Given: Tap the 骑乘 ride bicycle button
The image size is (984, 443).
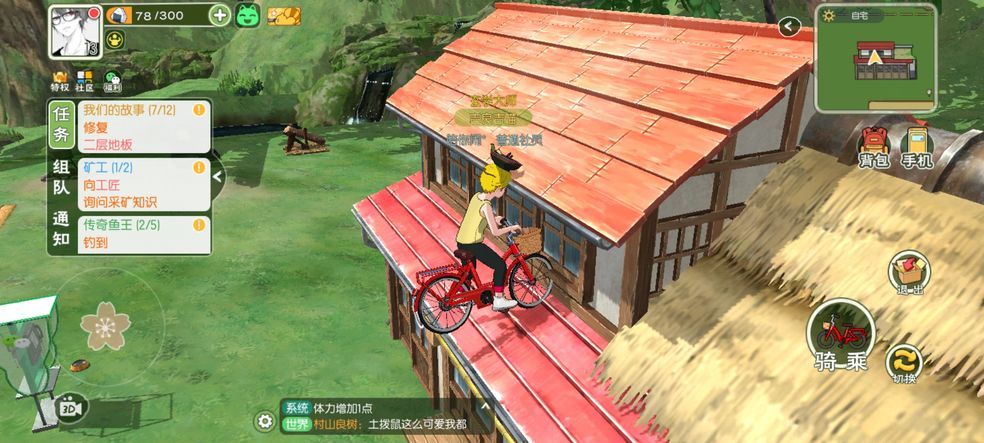Looking at the screenshot, I should tap(840, 336).
